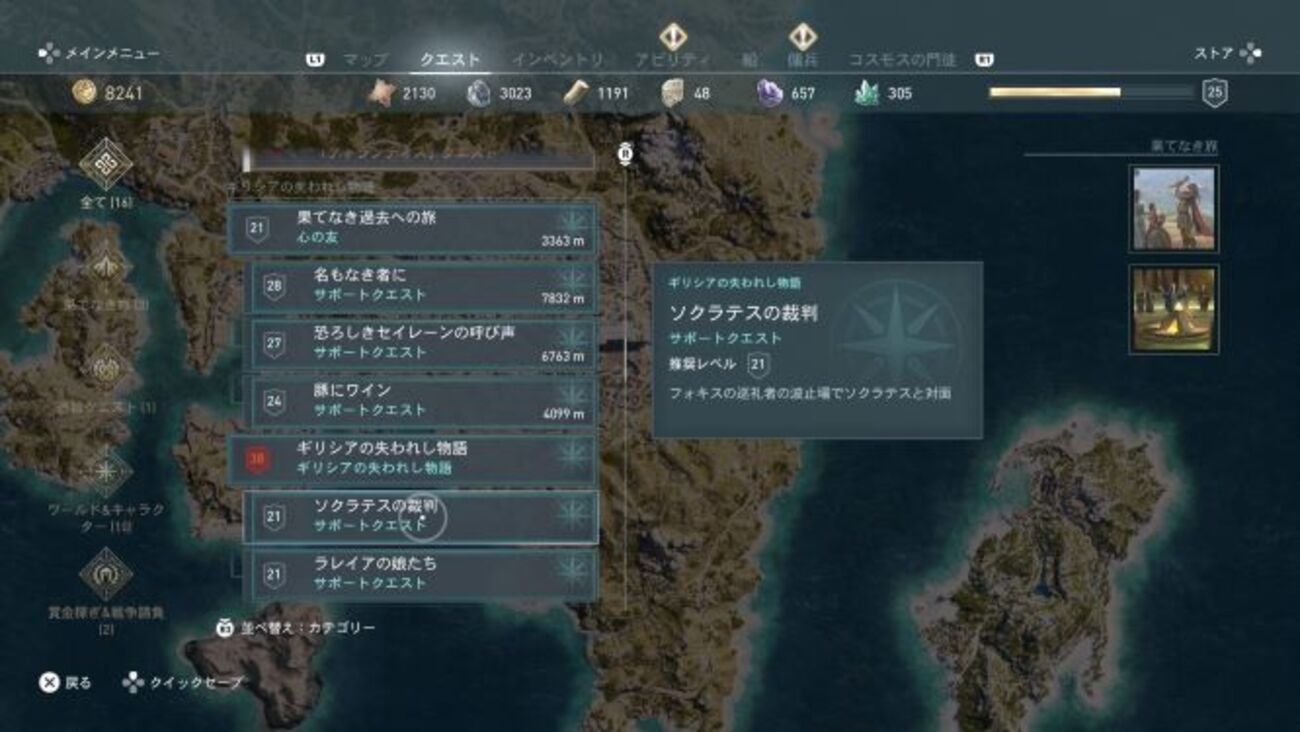
Task: View the upper quest artwork thumbnail
Action: 1173,208
